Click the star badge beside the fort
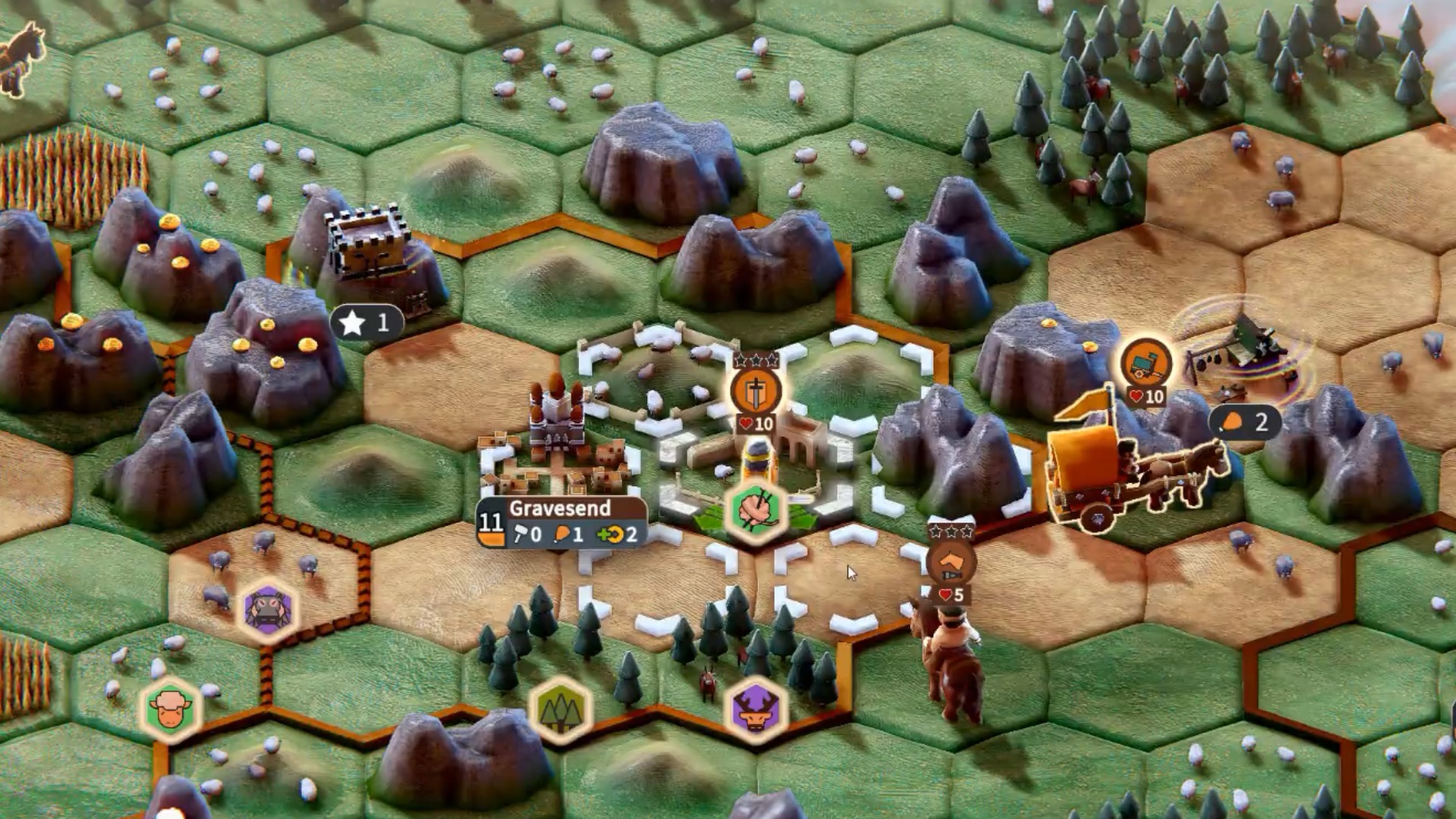The image size is (1456, 819). pos(366,323)
